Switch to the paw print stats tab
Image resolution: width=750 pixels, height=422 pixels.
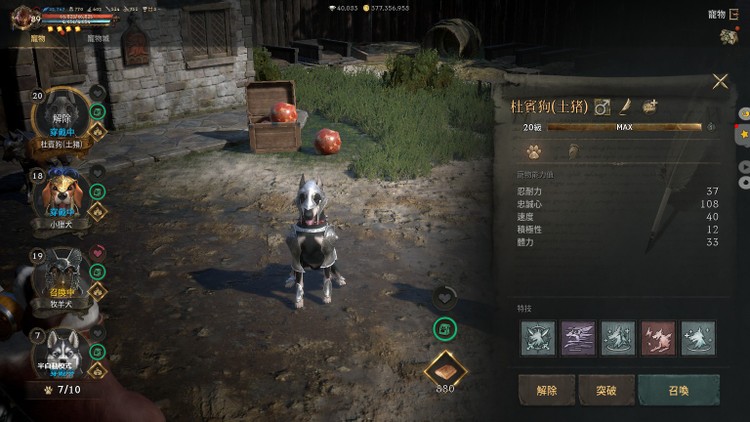[x=534, y=153]
